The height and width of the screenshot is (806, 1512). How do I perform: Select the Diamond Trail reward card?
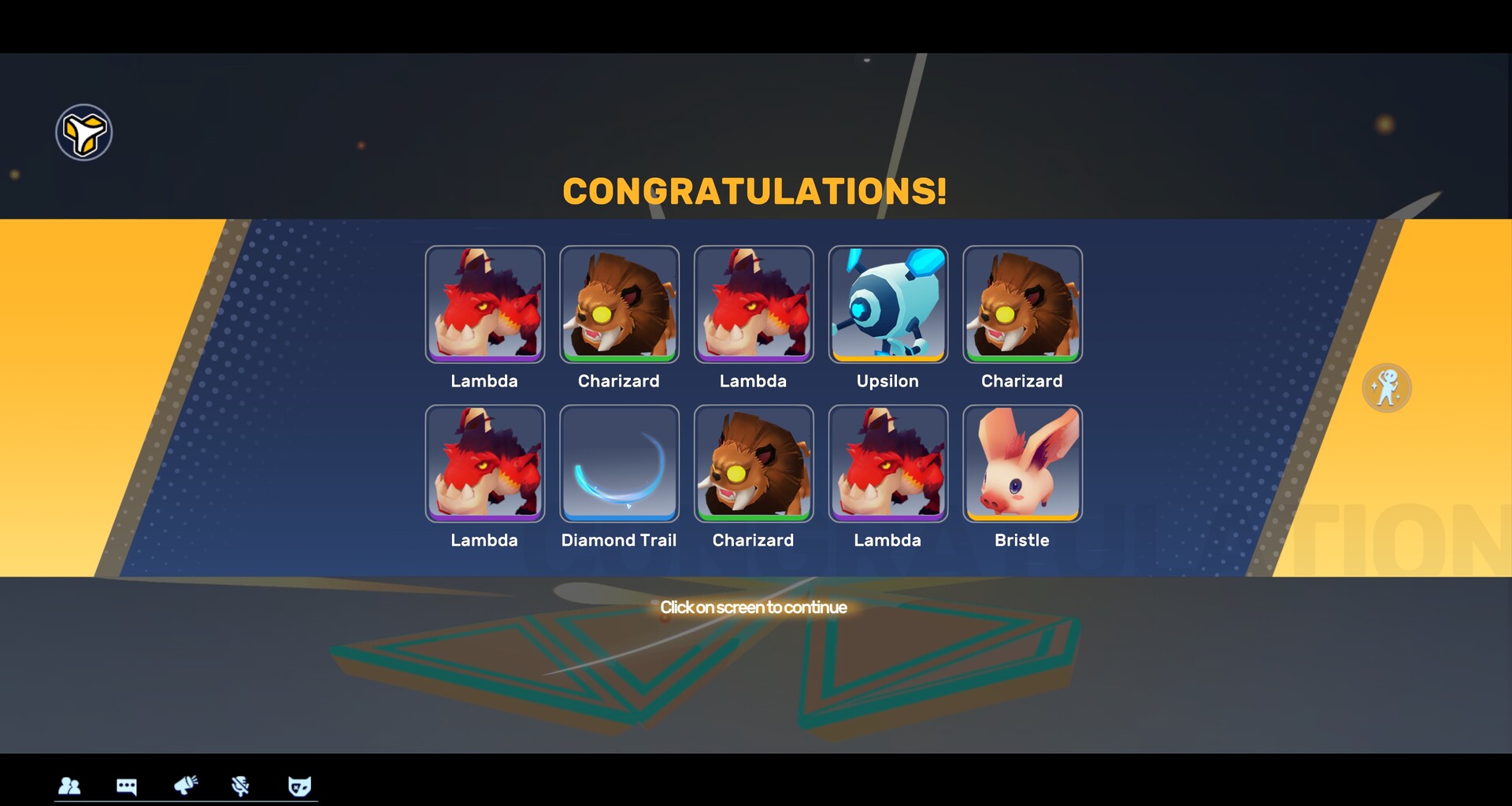coord(619,463)
